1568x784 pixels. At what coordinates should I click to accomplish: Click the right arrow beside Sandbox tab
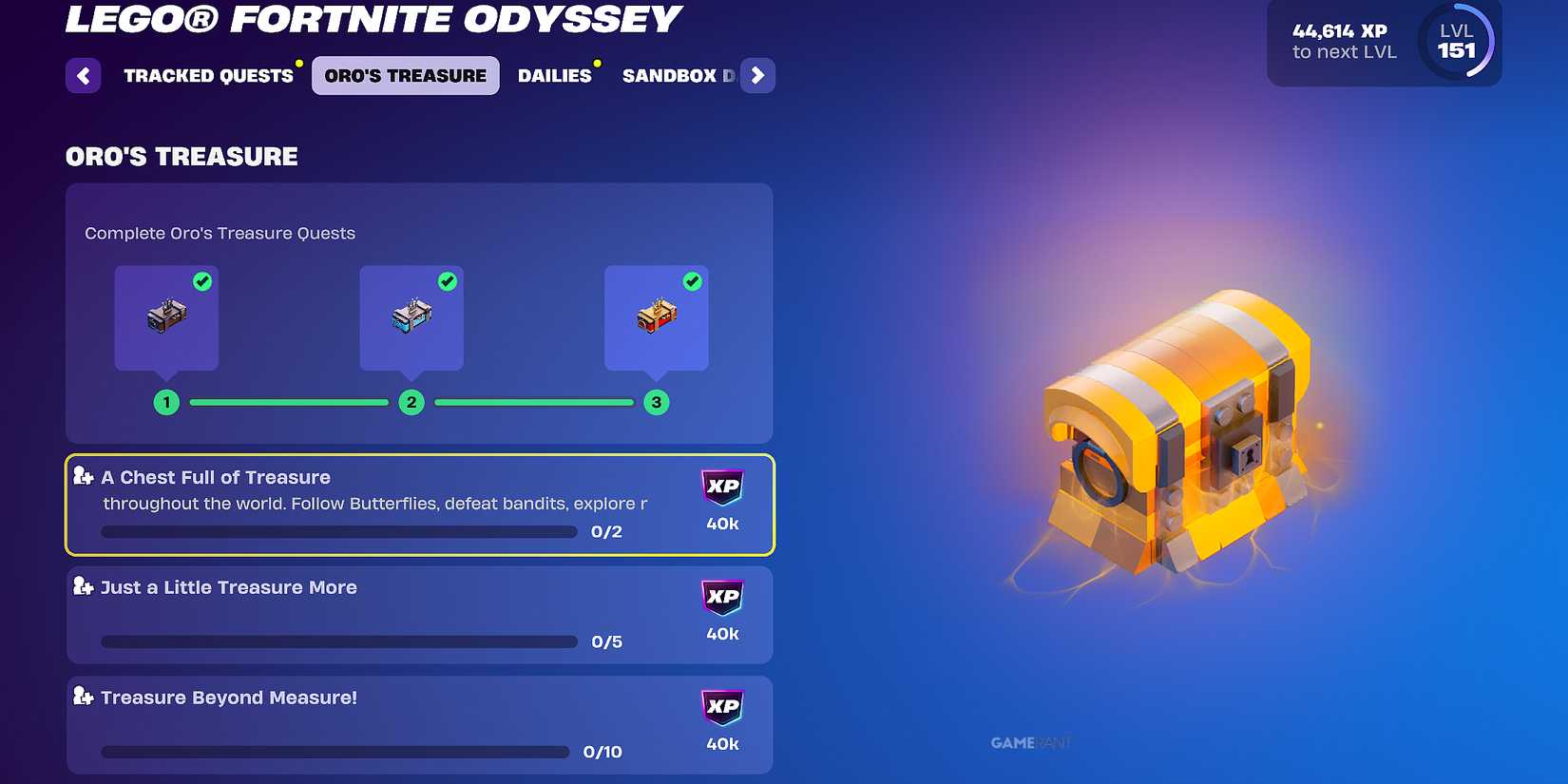click(x=757, y=75)
